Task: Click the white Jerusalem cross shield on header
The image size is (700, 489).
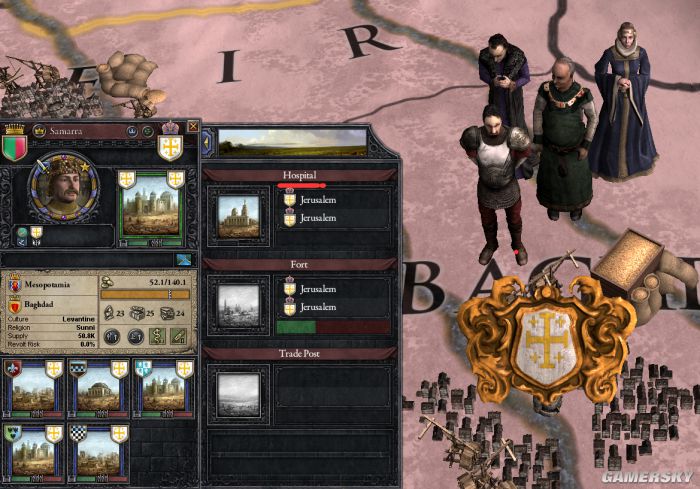Action: point(170,148)
